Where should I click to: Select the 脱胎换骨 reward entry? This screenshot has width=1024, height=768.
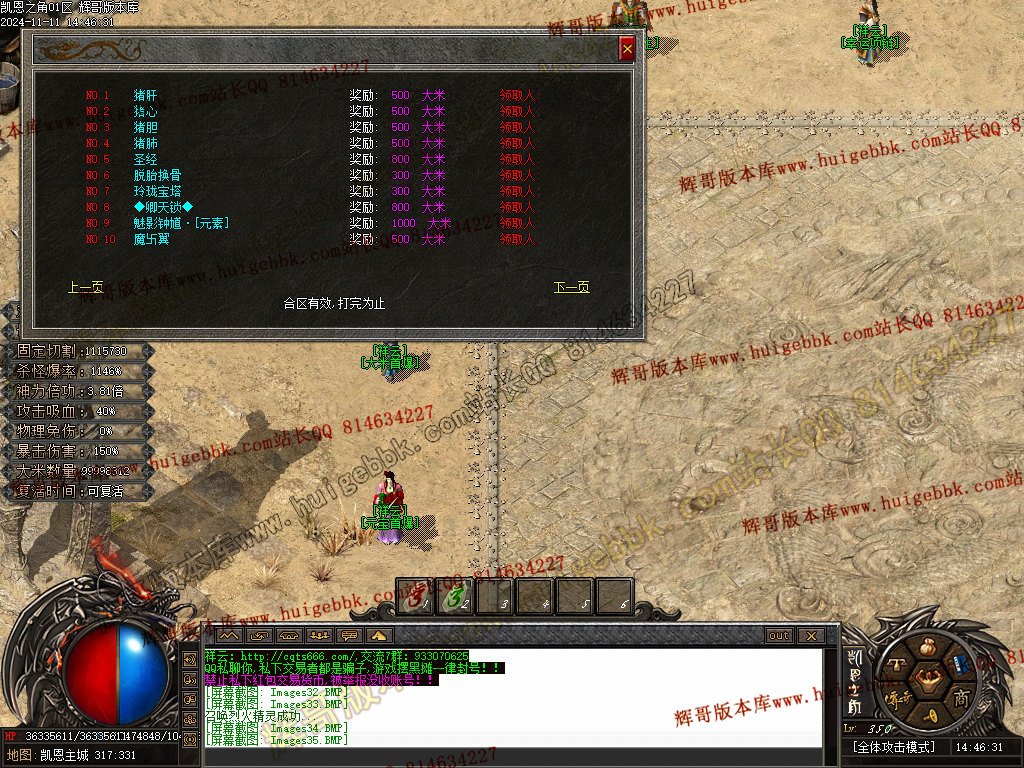[x=157, y=176]
